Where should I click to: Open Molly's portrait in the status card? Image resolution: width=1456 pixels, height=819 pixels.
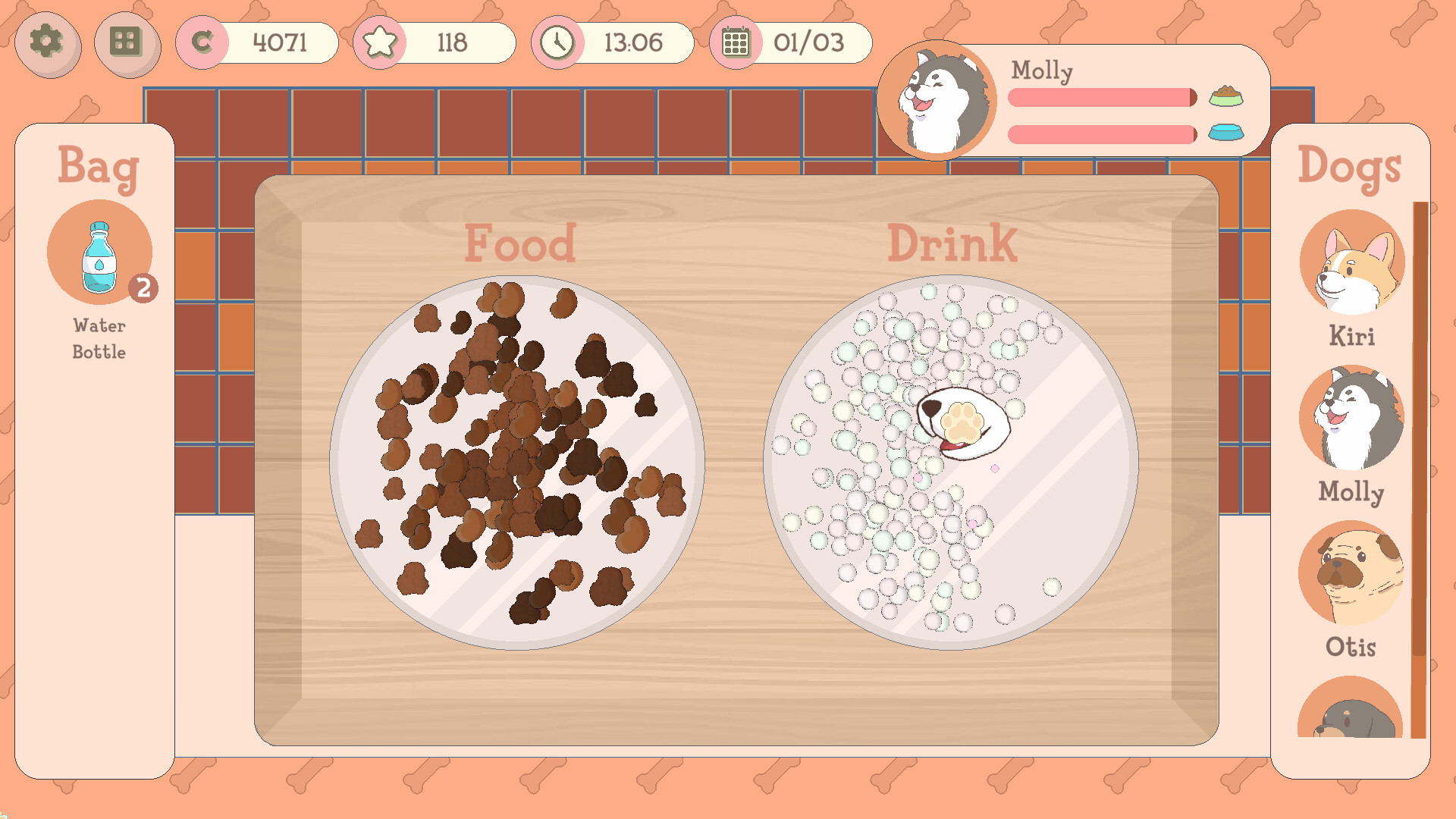coord(938,101)
